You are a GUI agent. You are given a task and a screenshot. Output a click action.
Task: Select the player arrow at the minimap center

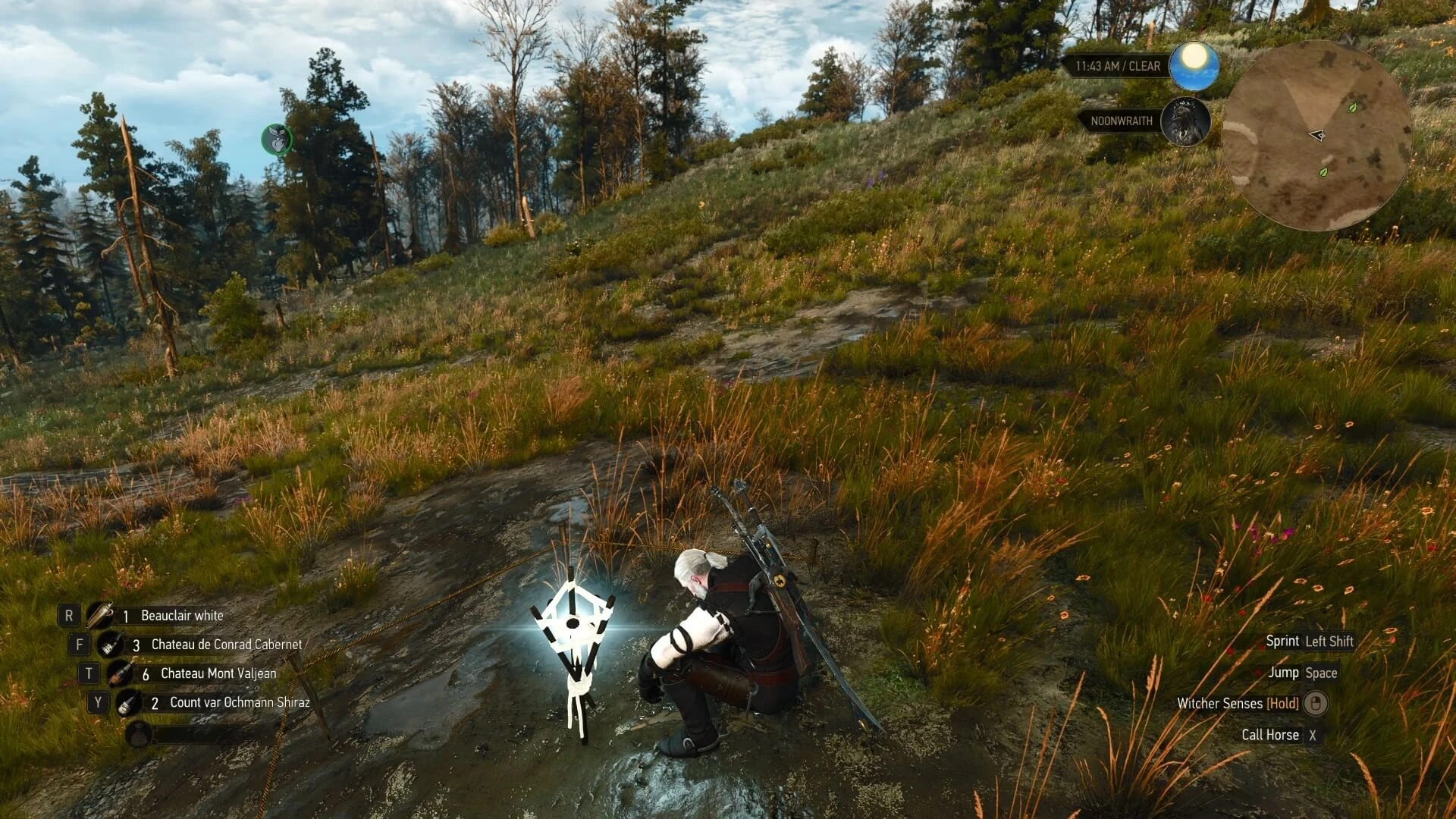click(1318, 135)
